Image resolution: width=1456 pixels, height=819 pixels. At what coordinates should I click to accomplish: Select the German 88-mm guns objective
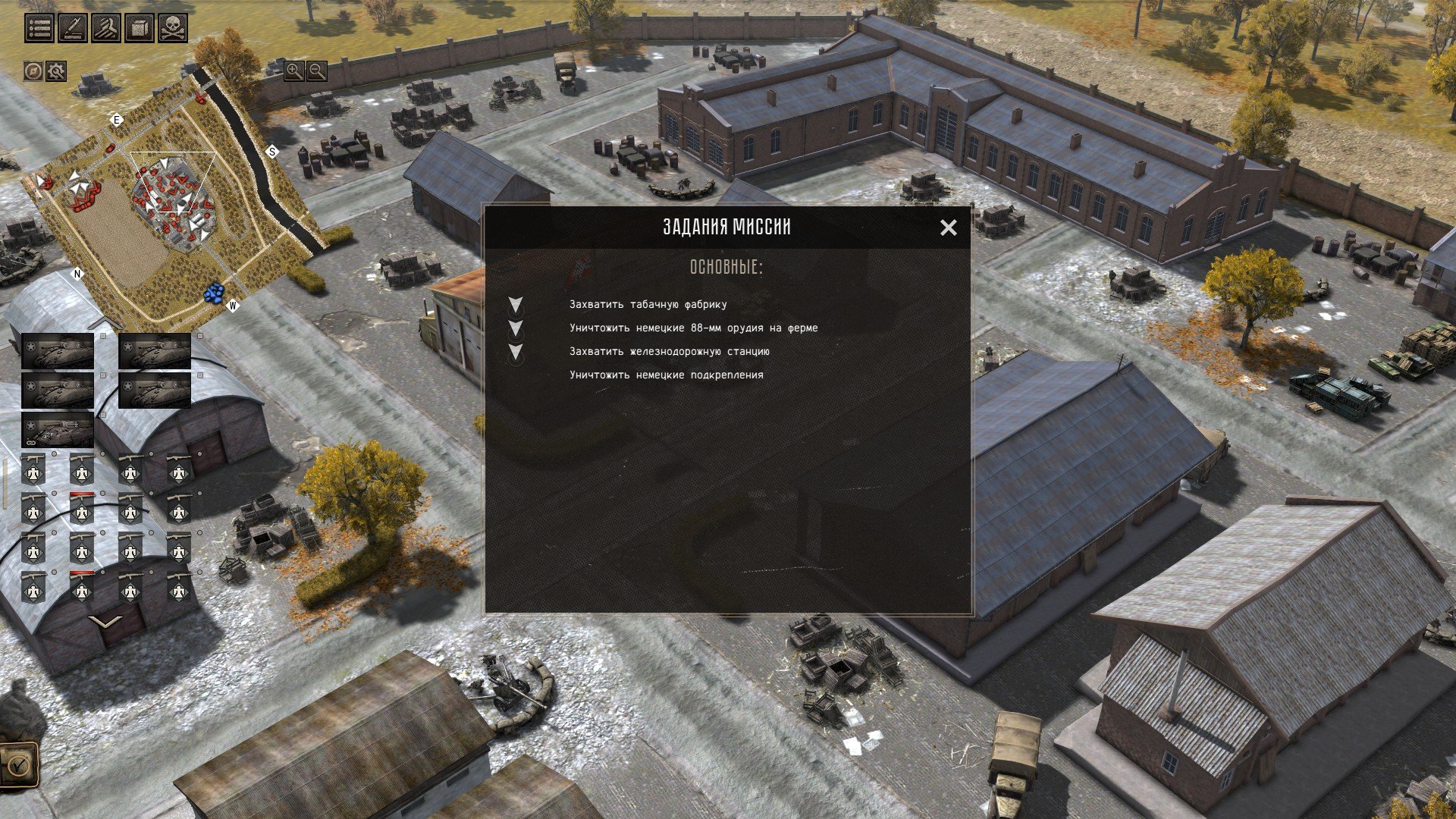[693, 328]
